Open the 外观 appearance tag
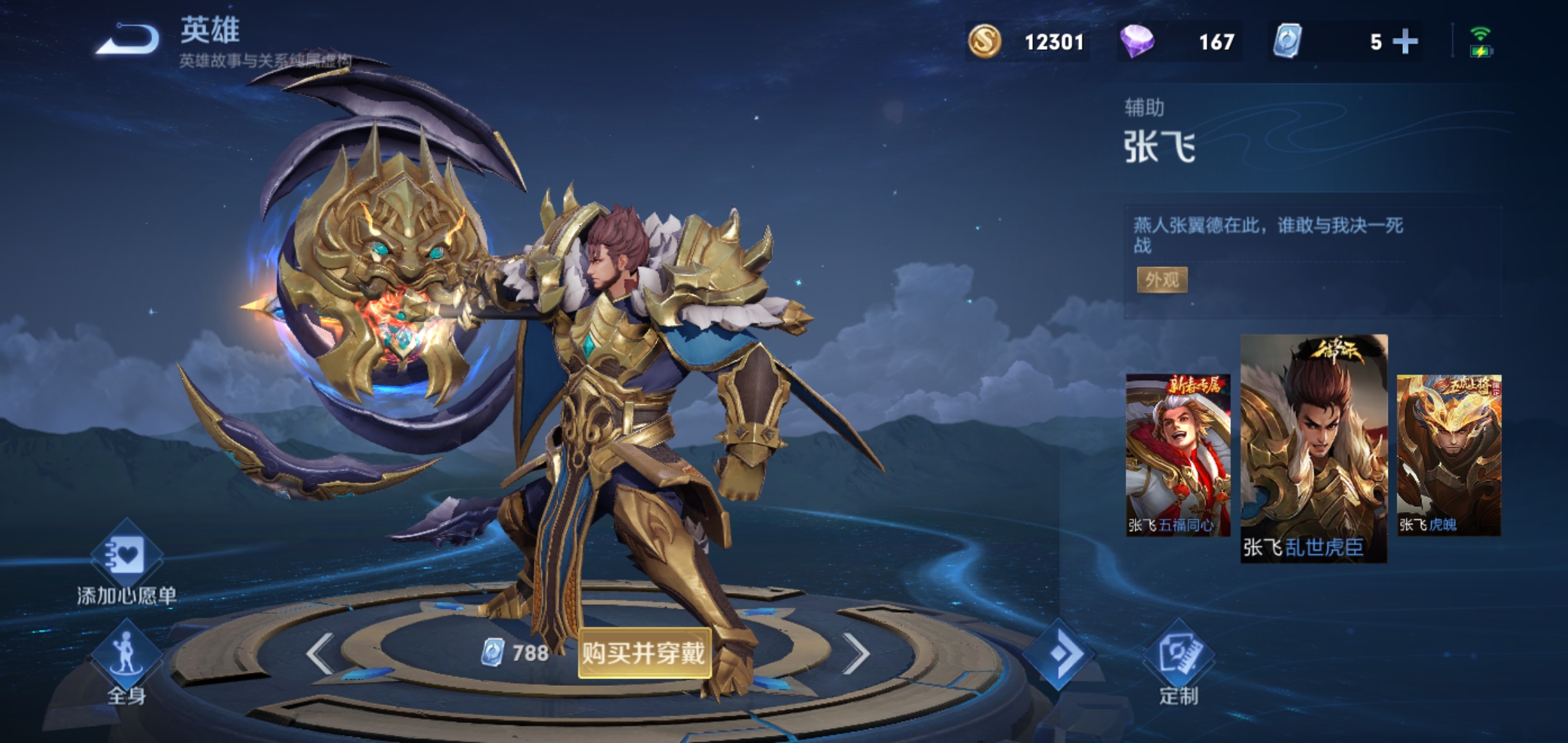Viewport: 1568px width, 743px height. pos(1162,280)
